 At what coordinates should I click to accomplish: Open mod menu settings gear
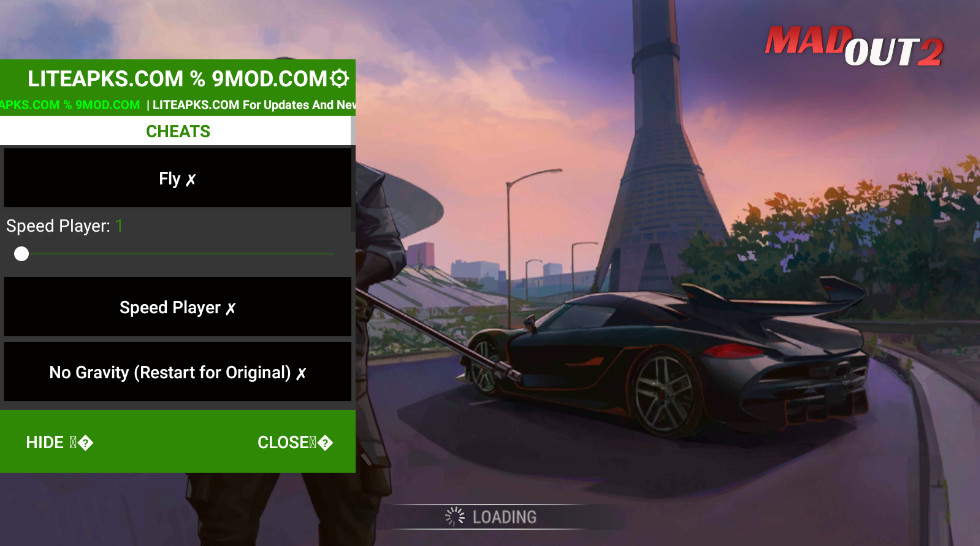pyautogui.click(x=339, y=78)
